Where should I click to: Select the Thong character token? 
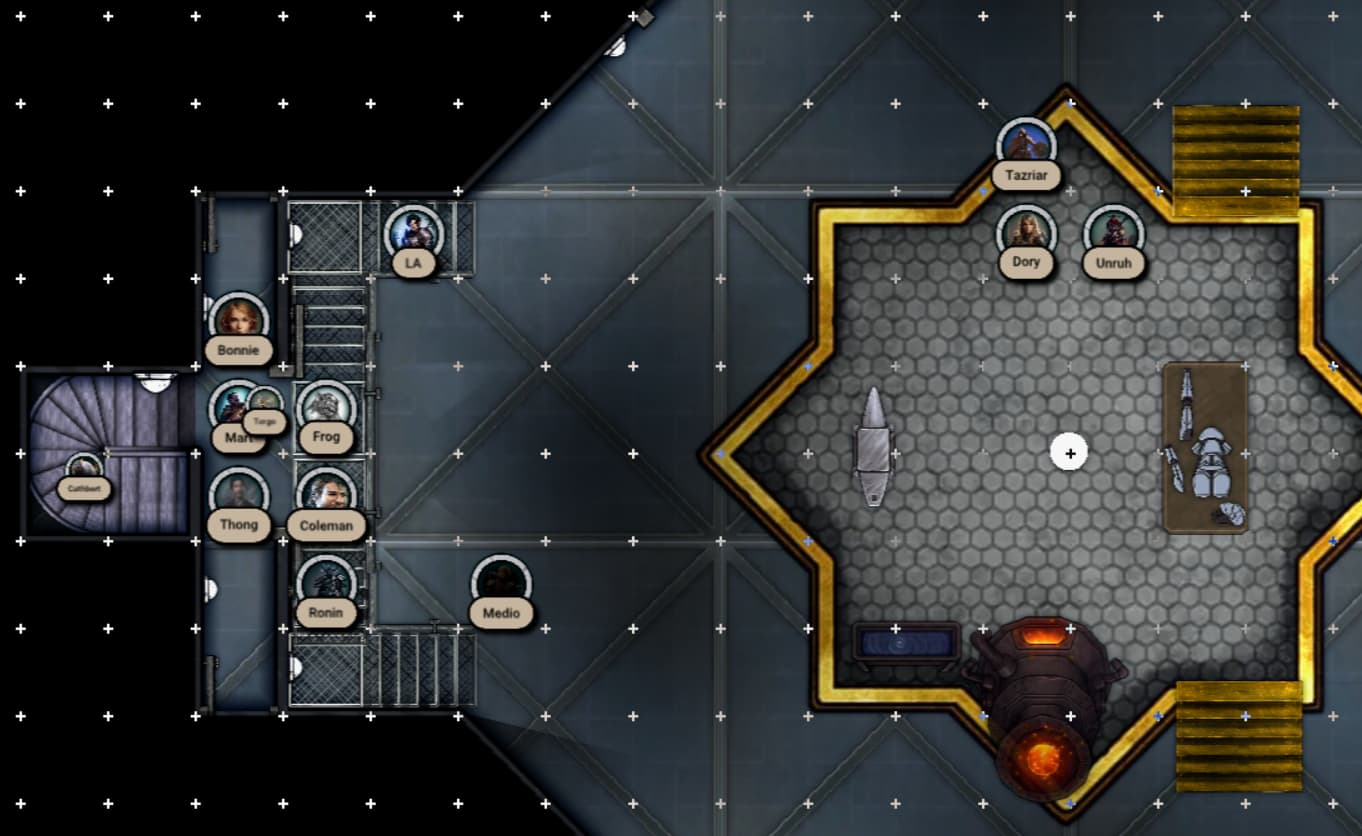coord(239,495)
